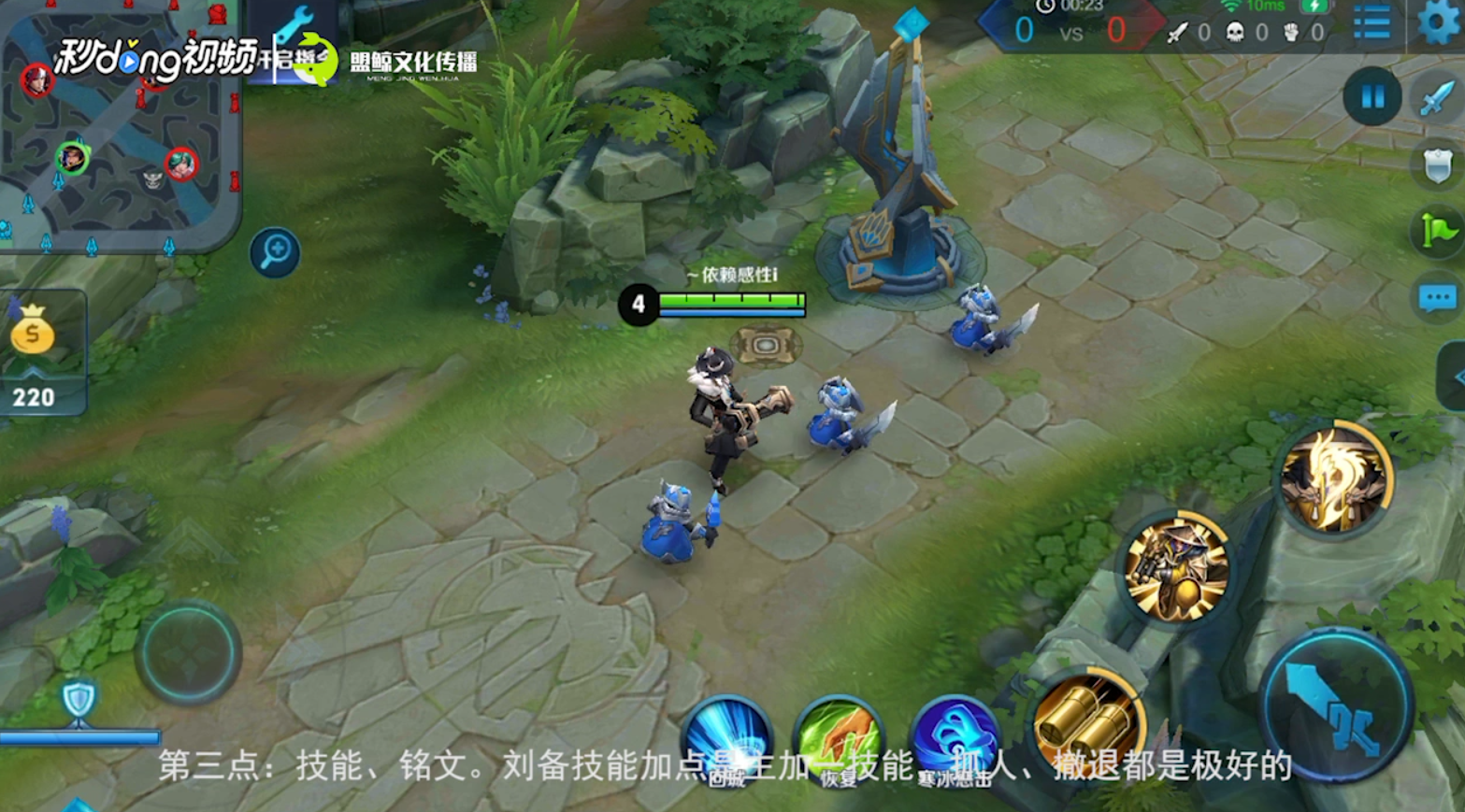Pause the game with the pause button
Screen dimensions: 1465x812
point(1371,97)
